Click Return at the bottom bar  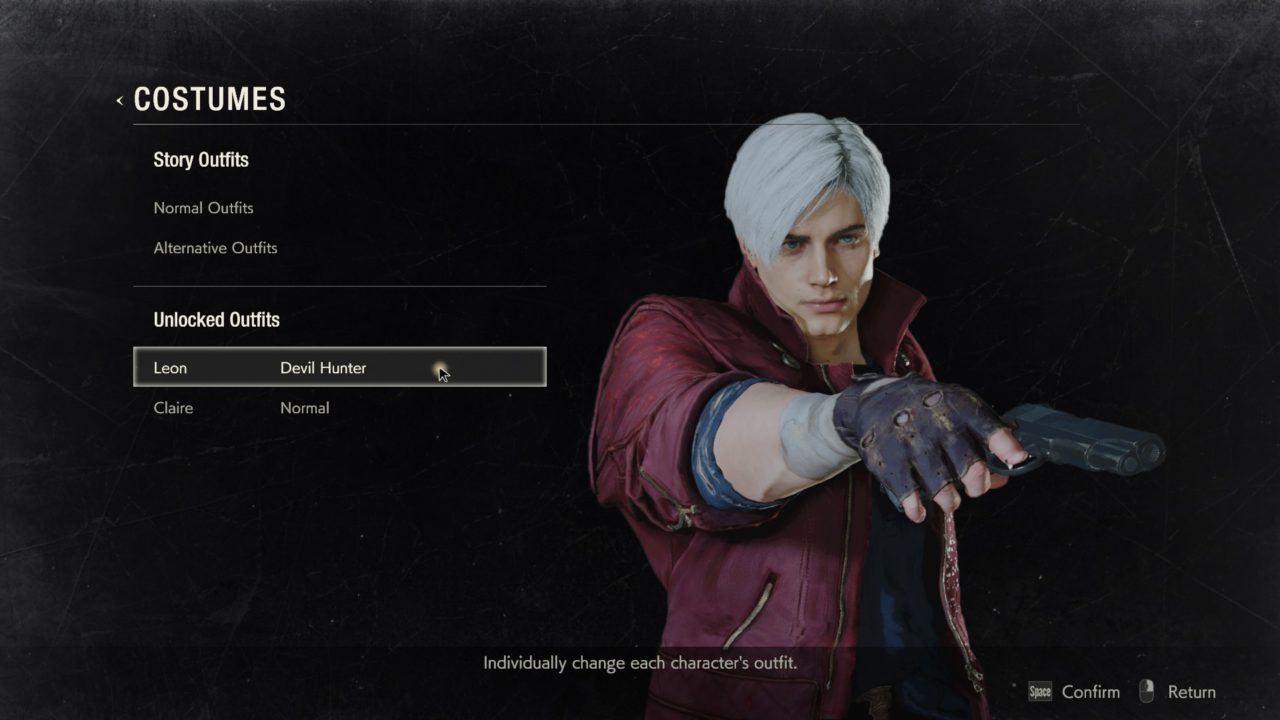tap(1191, 691)
